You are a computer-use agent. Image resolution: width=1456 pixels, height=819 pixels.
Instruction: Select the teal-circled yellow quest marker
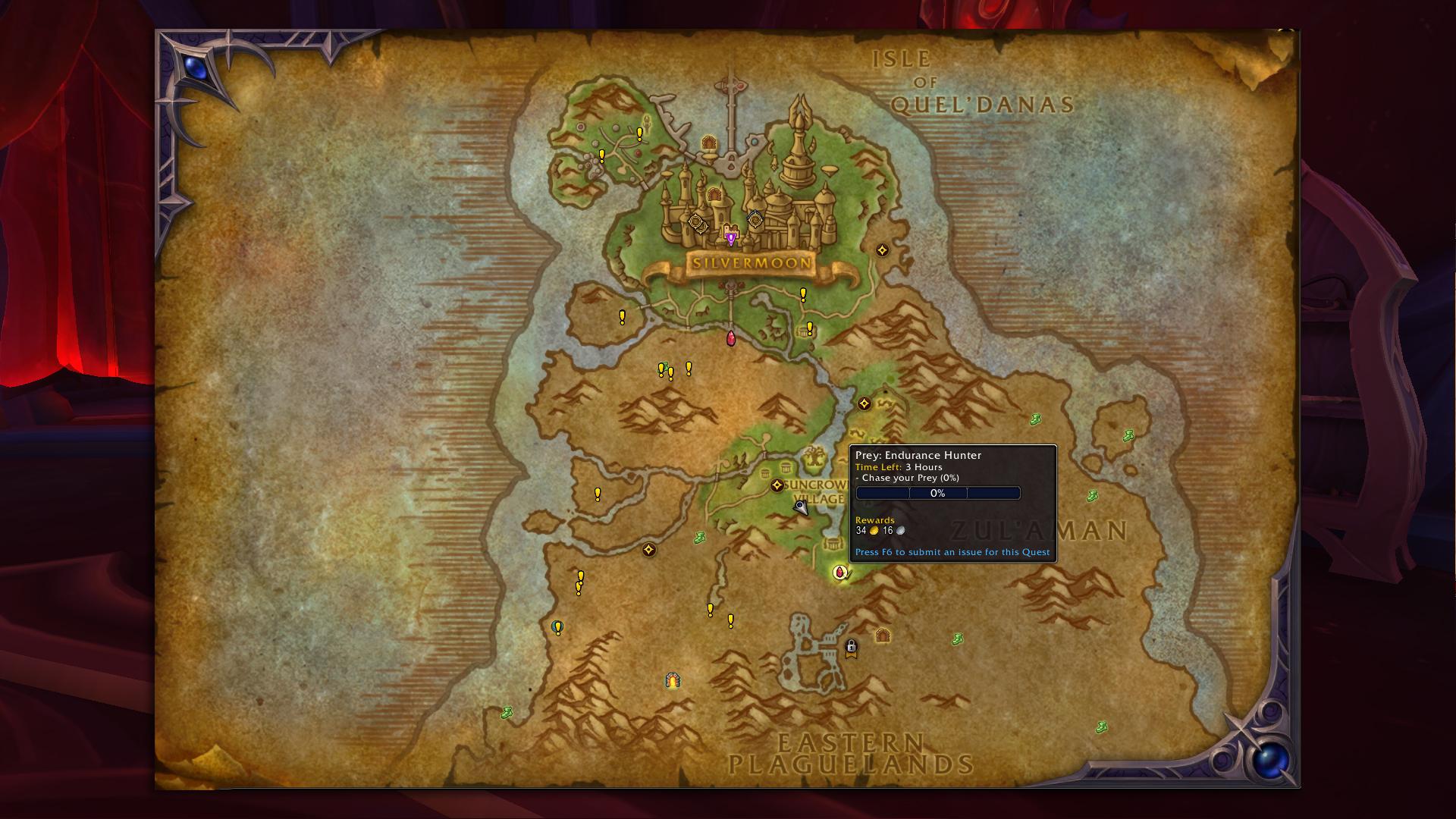click(x=558, y=627)
